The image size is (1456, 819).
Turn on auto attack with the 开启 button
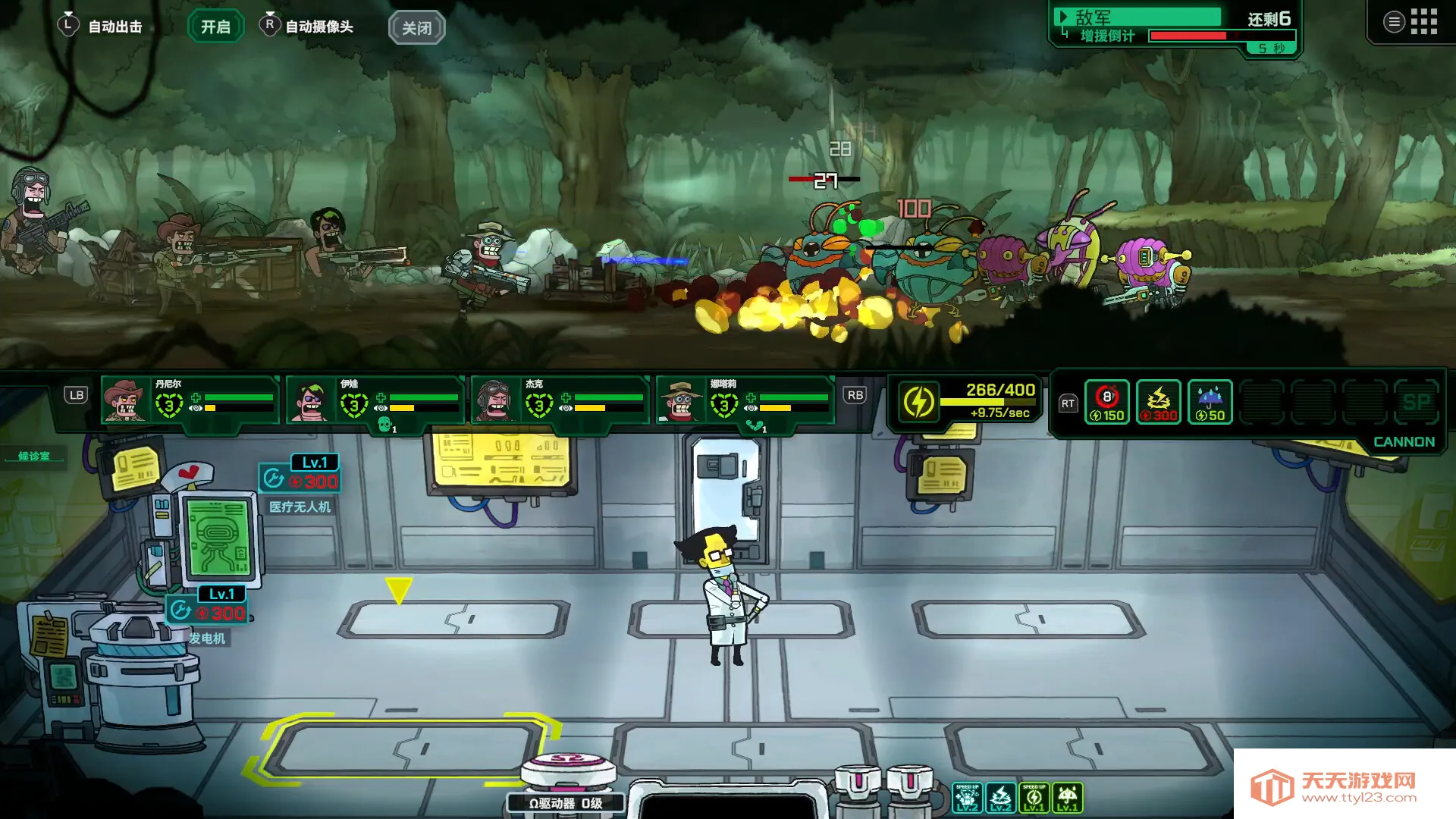tap(215, 27)
